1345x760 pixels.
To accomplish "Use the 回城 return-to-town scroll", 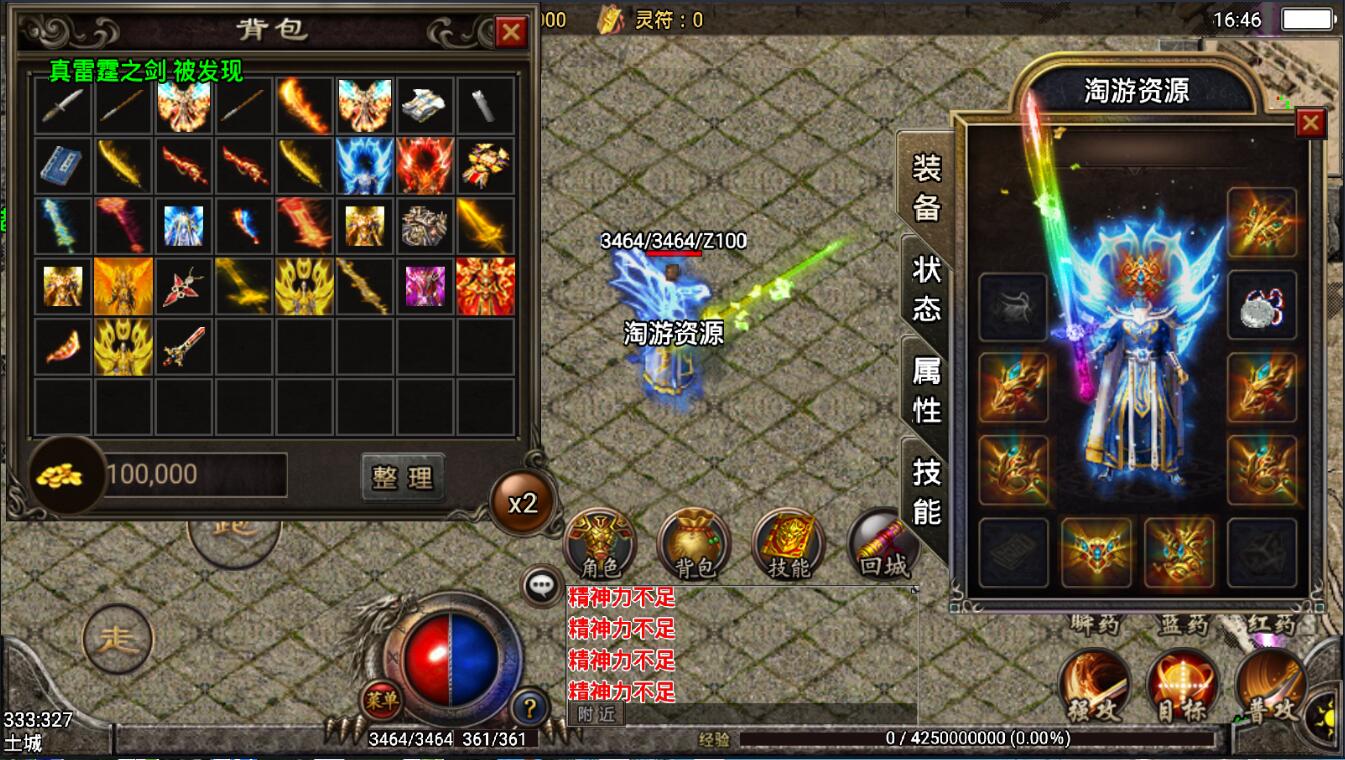I will (882, 545).
